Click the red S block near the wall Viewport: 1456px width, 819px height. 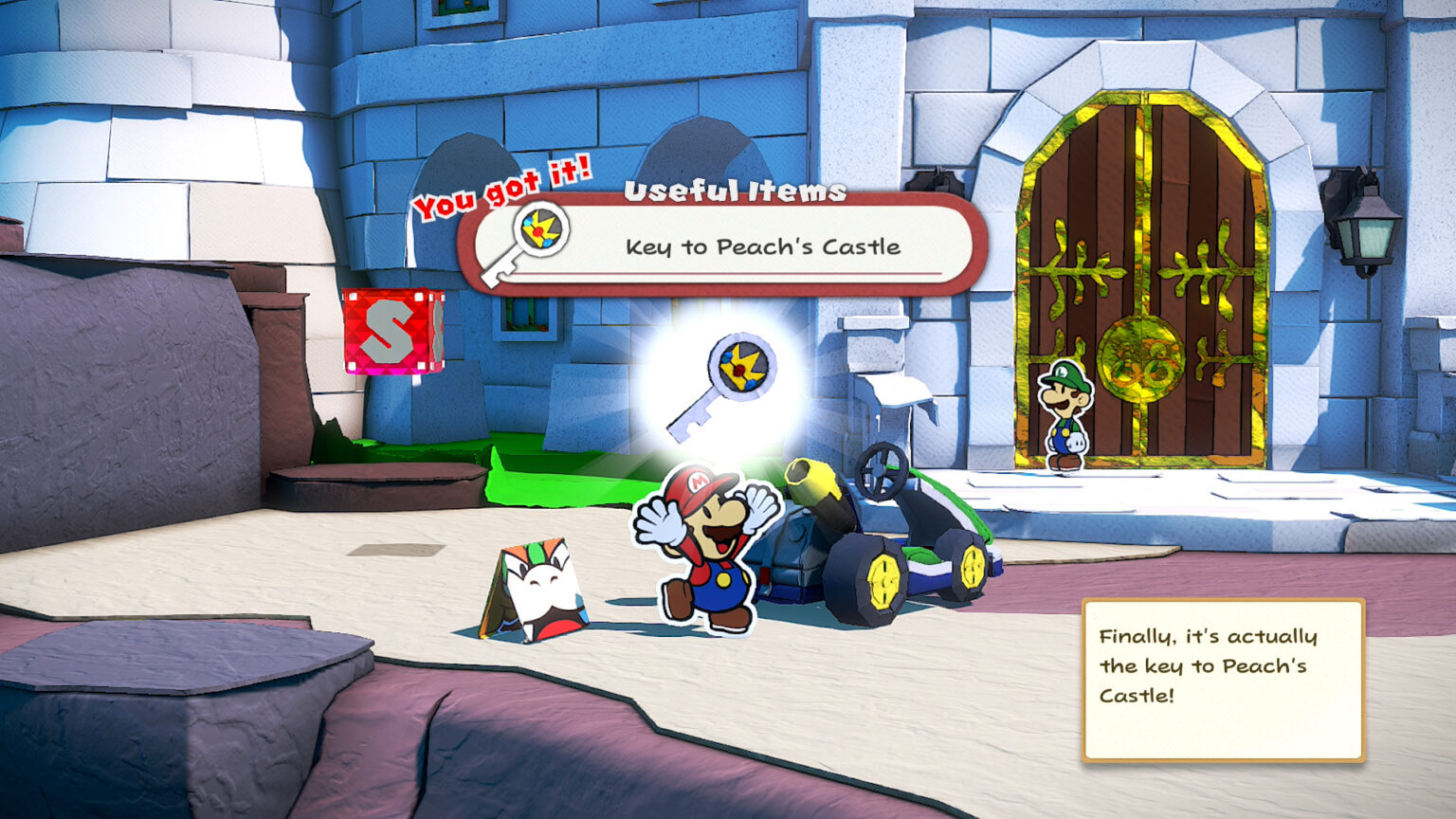390,331
